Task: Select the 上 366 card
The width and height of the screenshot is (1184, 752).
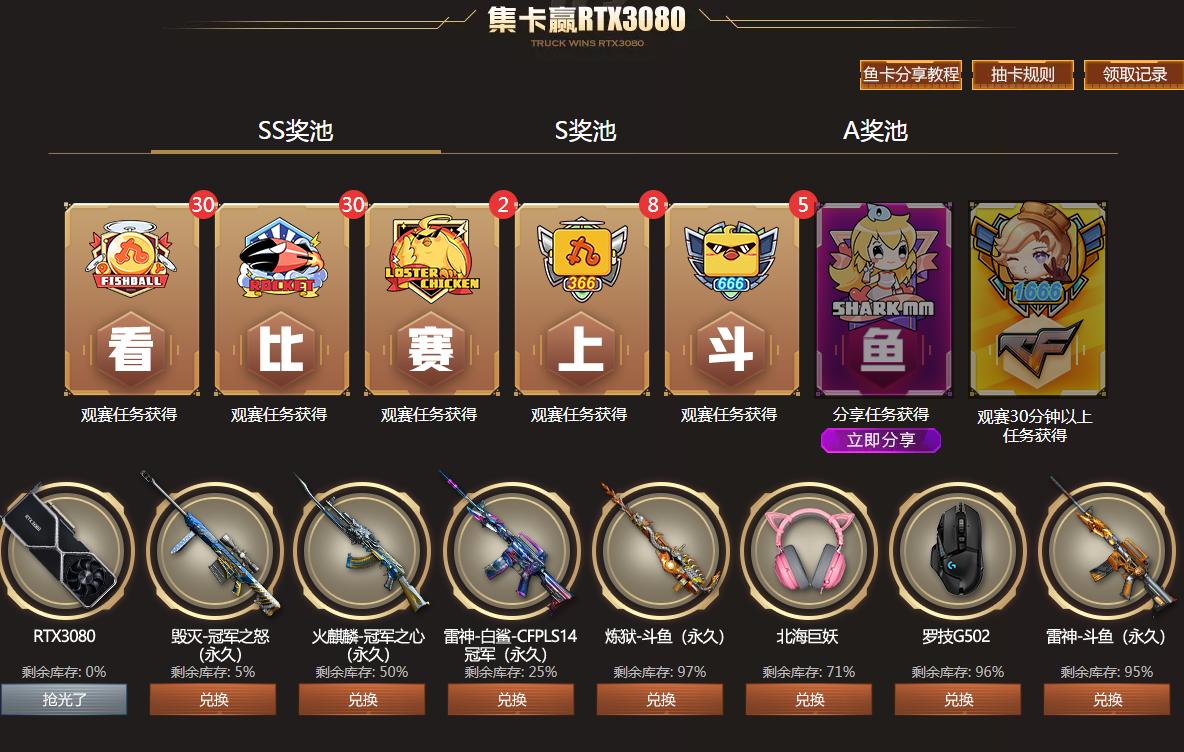Action: (x=582, y=300)
